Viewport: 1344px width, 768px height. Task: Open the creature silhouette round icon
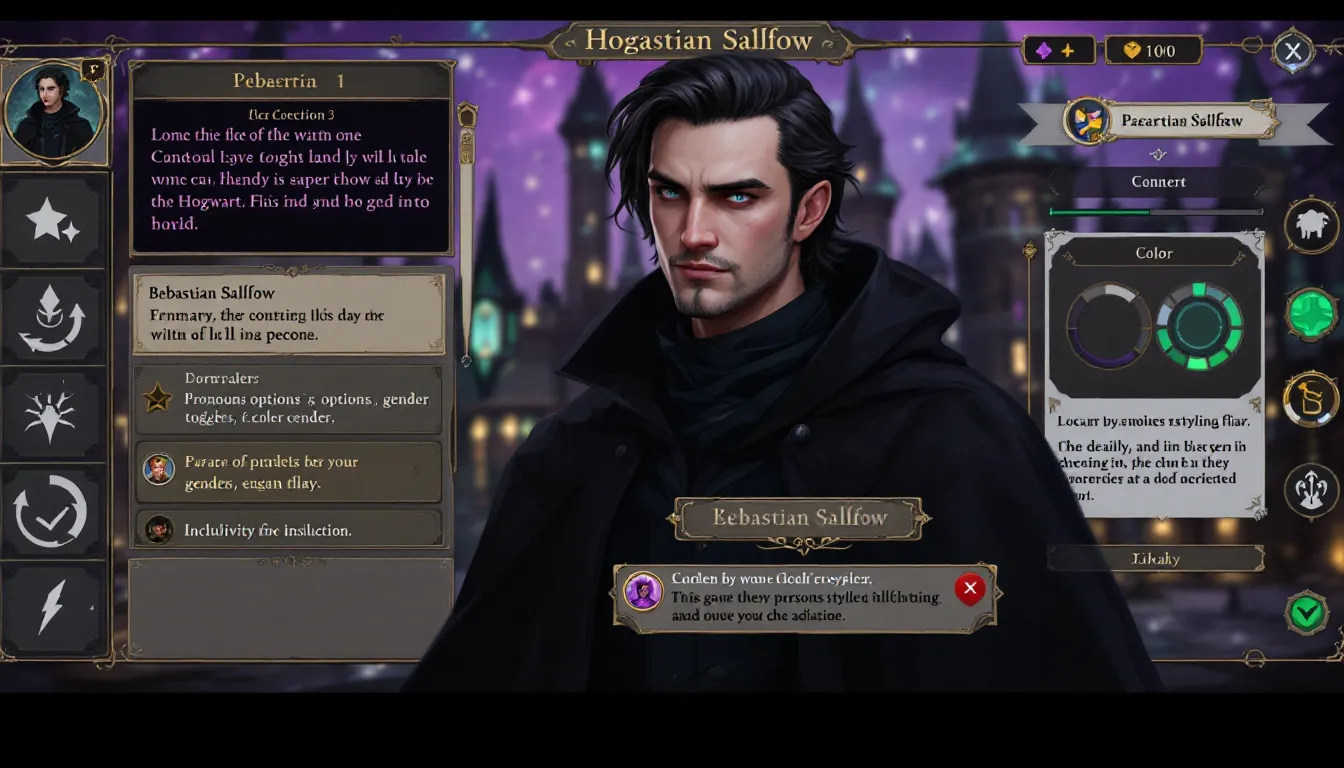1311,225
